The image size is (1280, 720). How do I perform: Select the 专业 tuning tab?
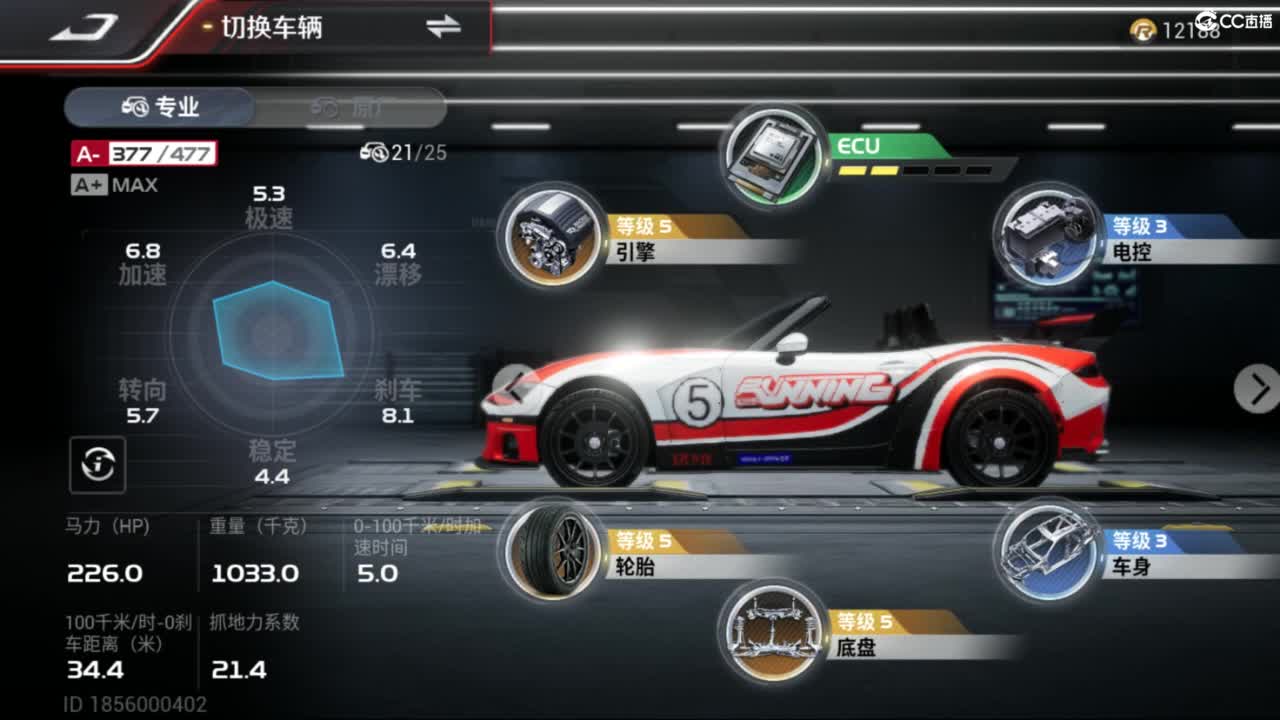[160, 107]
